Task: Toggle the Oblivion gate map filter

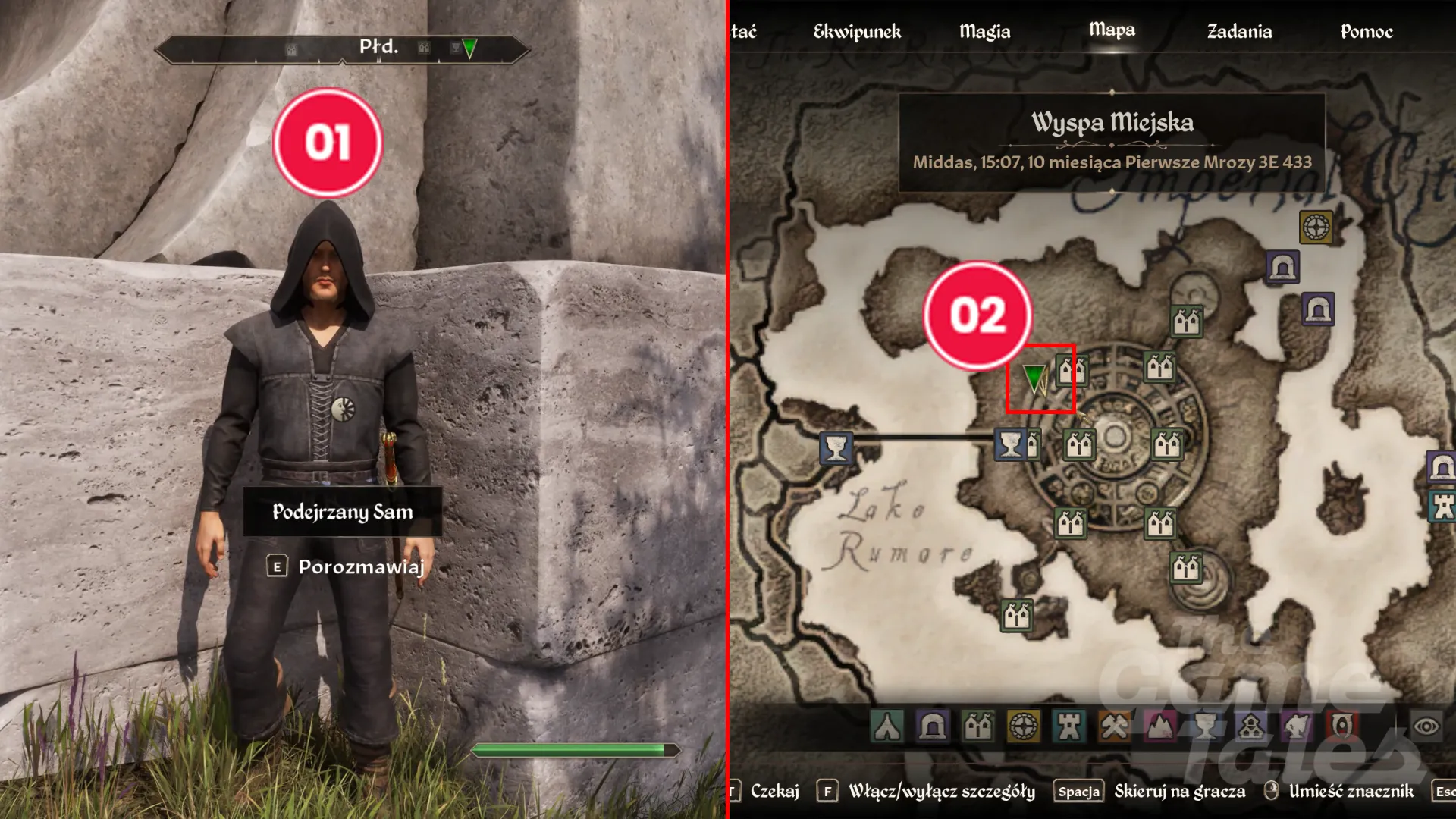Action: click(1342, 726)
